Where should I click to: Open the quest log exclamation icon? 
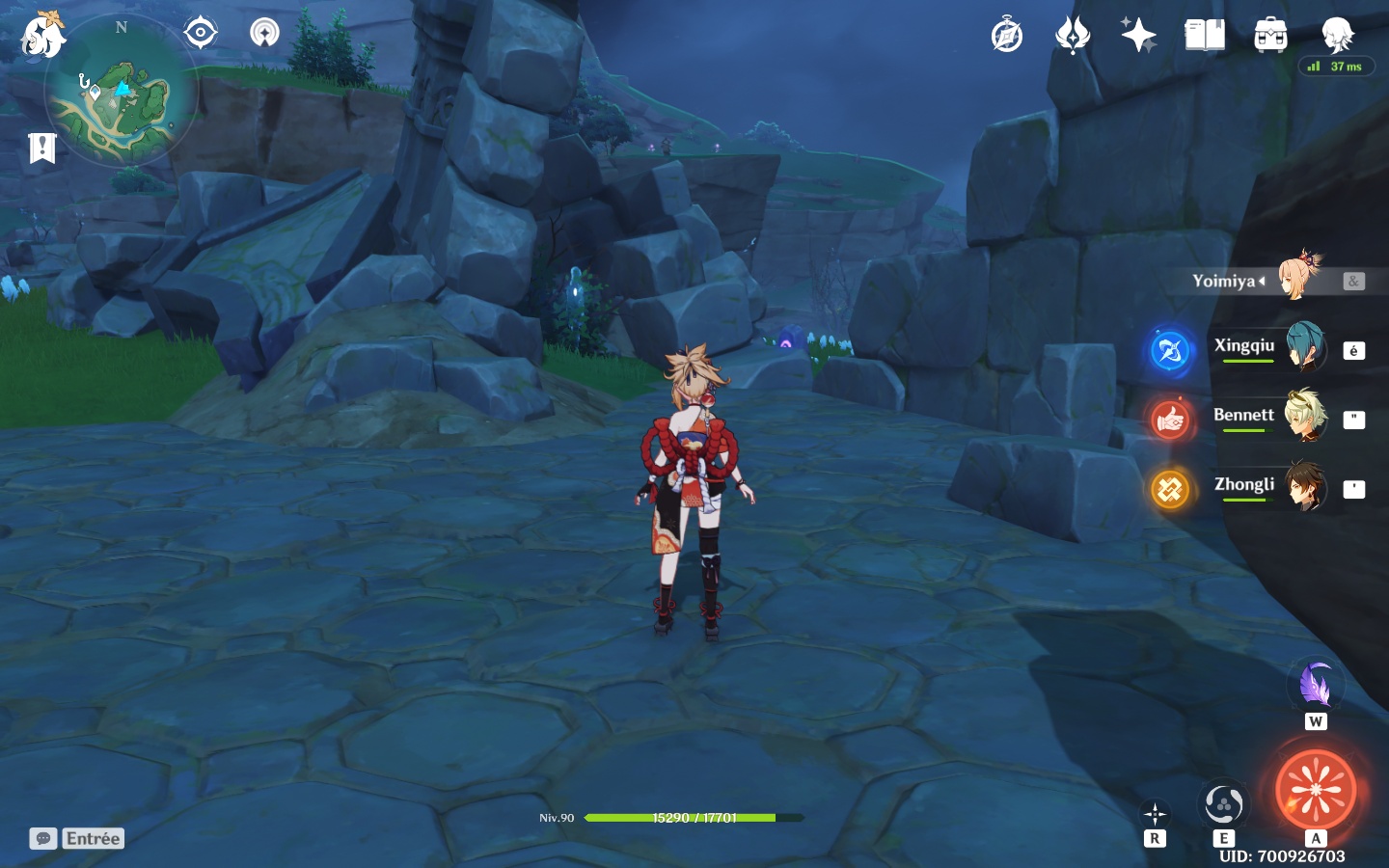coord(42,148)
